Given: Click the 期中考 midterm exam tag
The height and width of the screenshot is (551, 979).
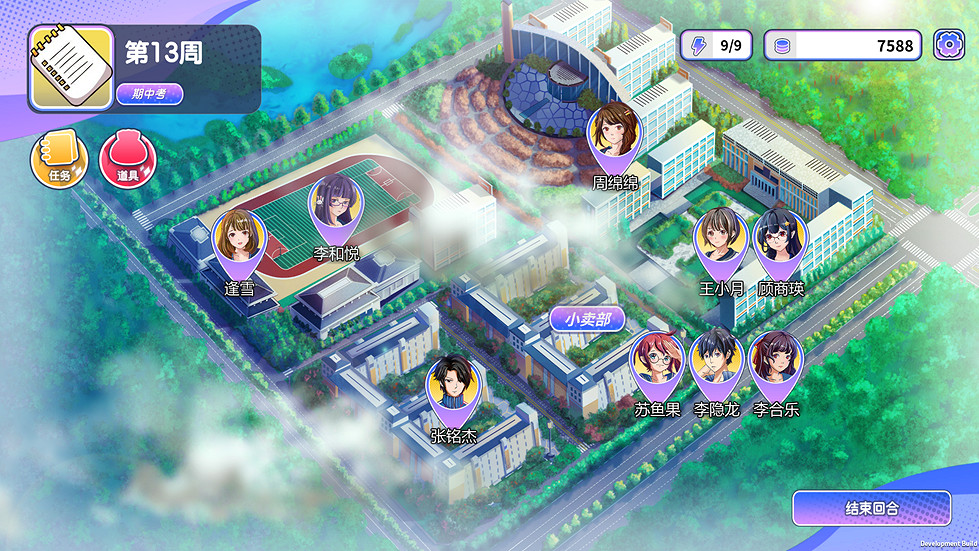Looking at the screenshot, I should [150, 94].
